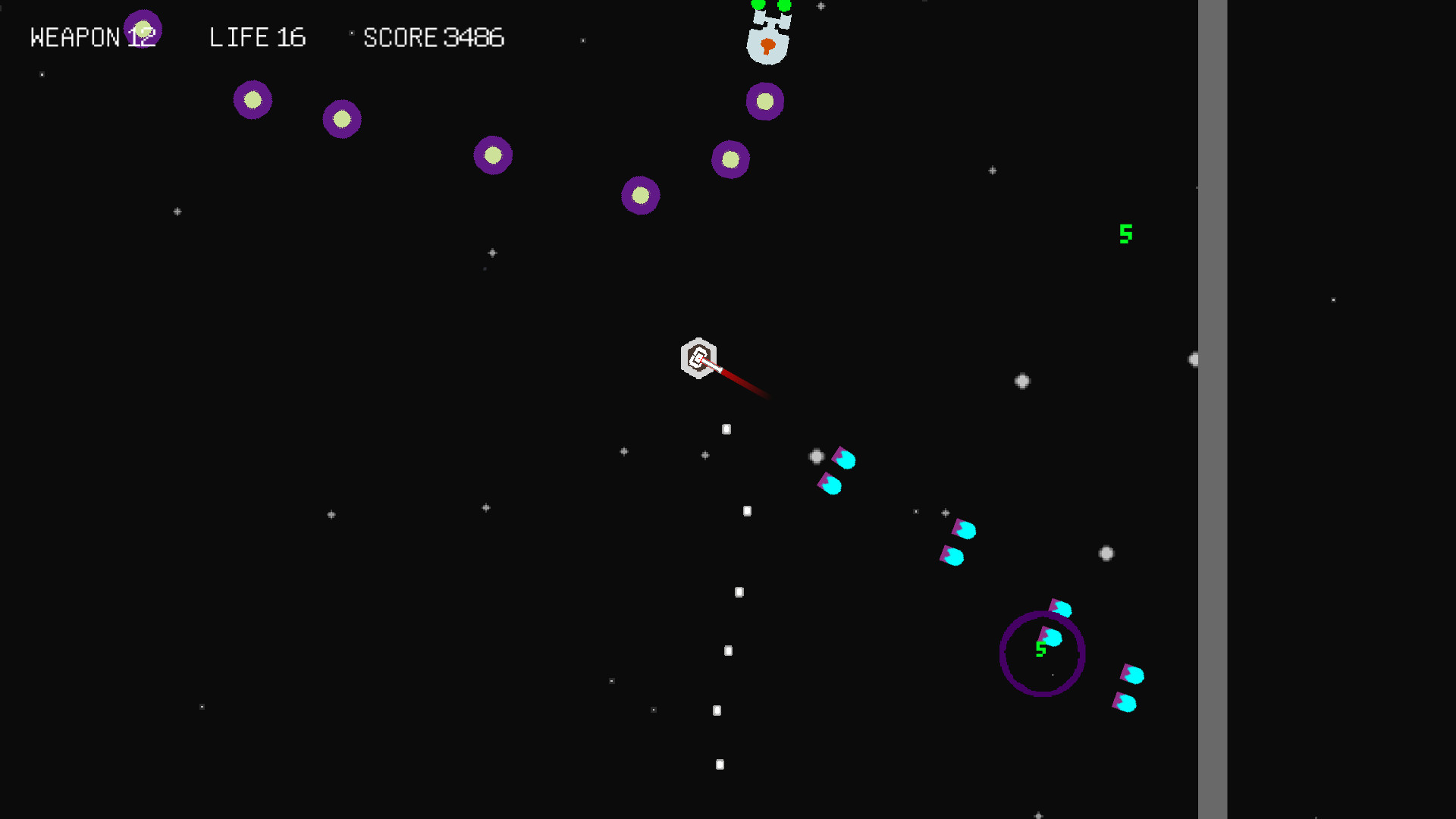The image size is (1456, 819).
Task: Select the player ship in the center
Action: point(698,358)
